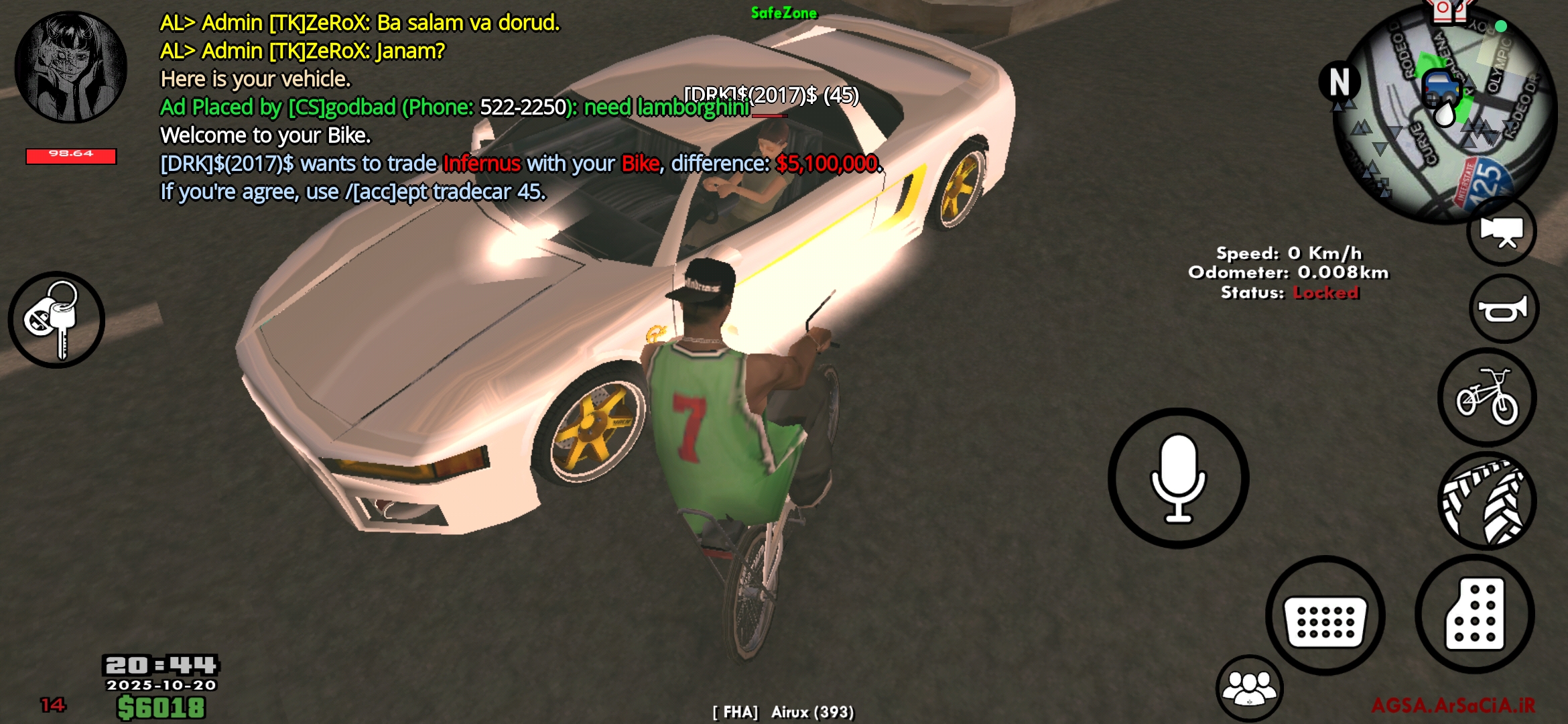Open the keyboard chat input button
The width and height of the screenshot is (1568, 724).
pos(1325,615)
